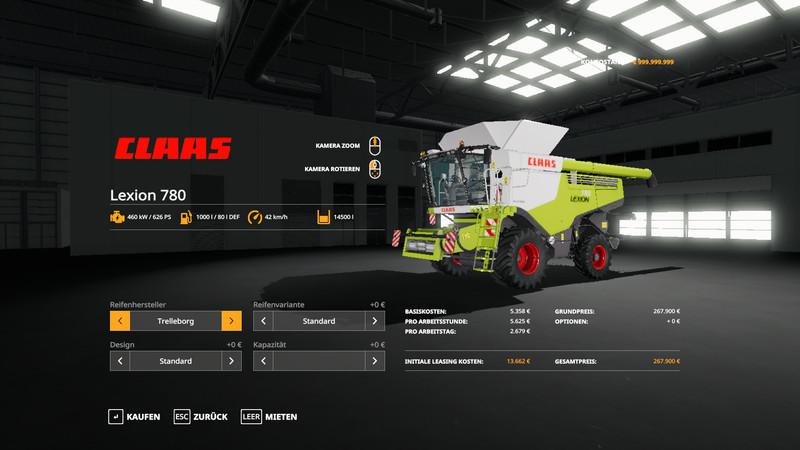Switch Reifenvariante to the previous option
Image resolution: width=800 pixels, height=450 pixels.
click(264, 321)
